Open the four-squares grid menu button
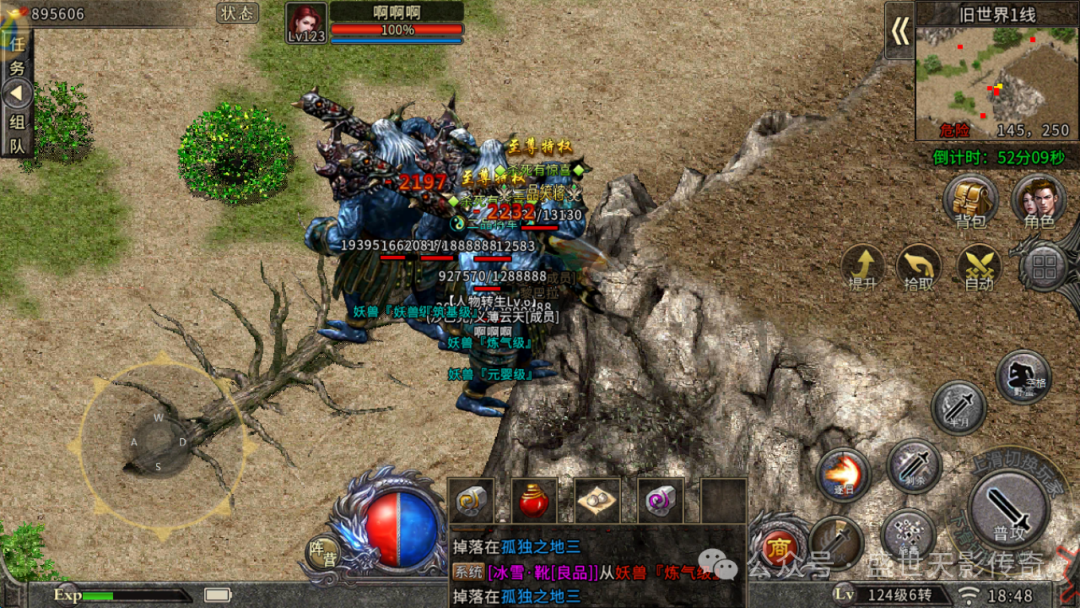 point(1044,268)
